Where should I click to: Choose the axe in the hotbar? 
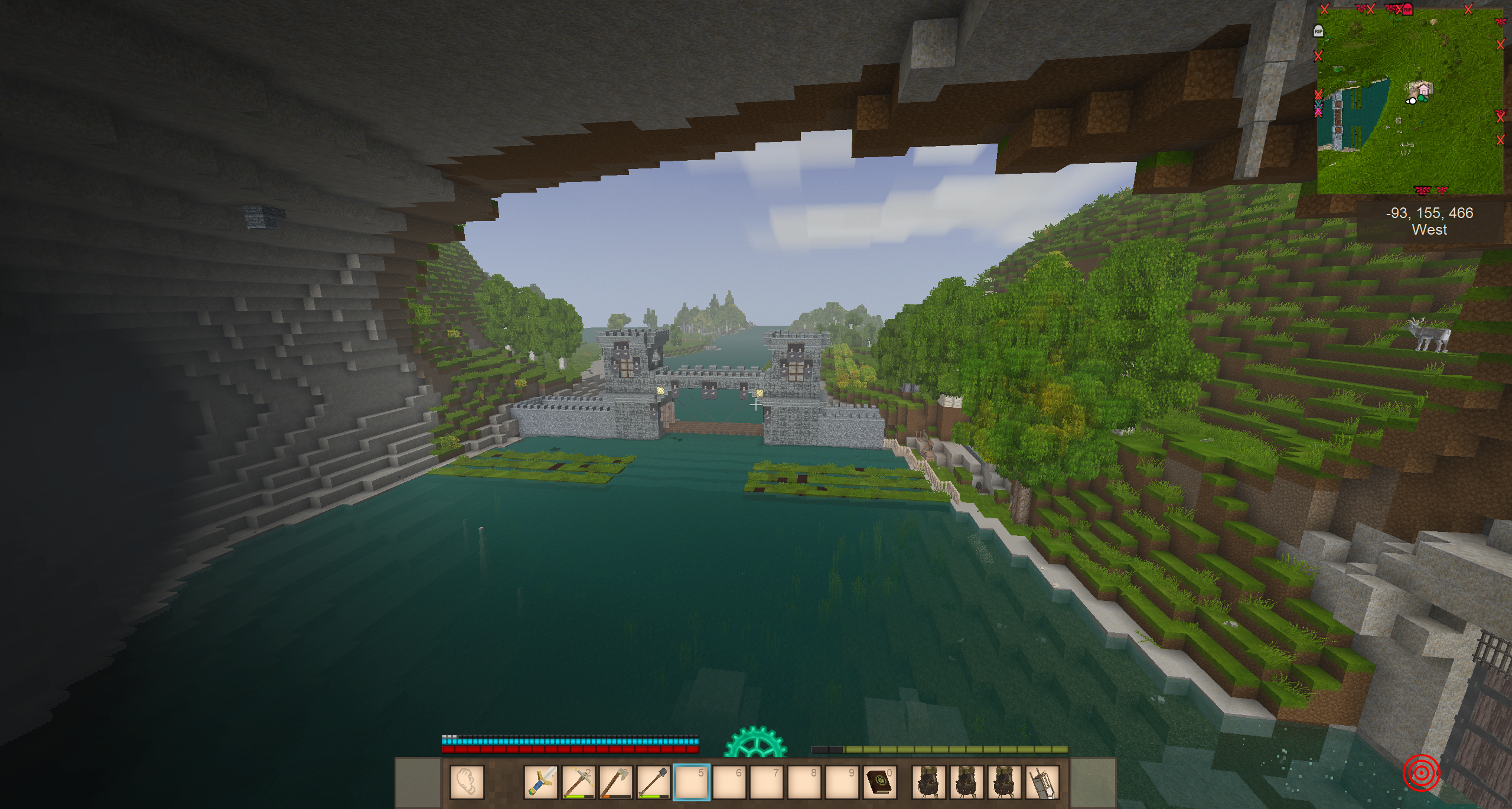[616, 782]
